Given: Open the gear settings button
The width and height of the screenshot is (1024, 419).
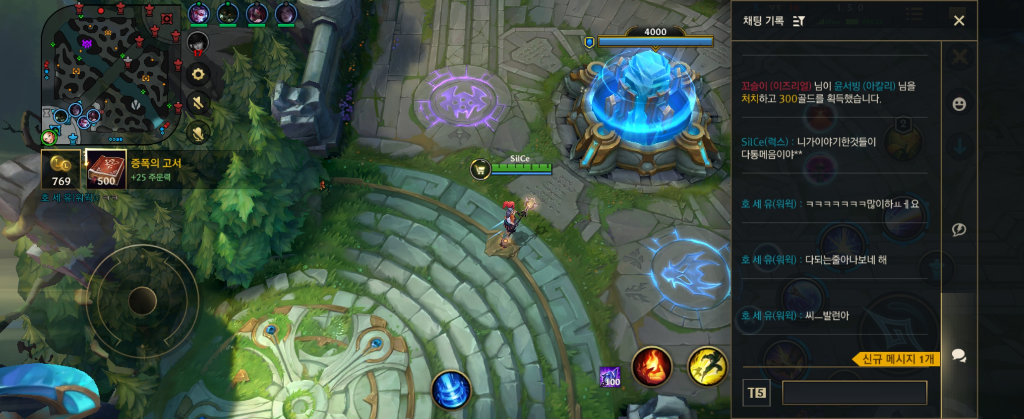Looking at the screenshot, I should point(198,74).
